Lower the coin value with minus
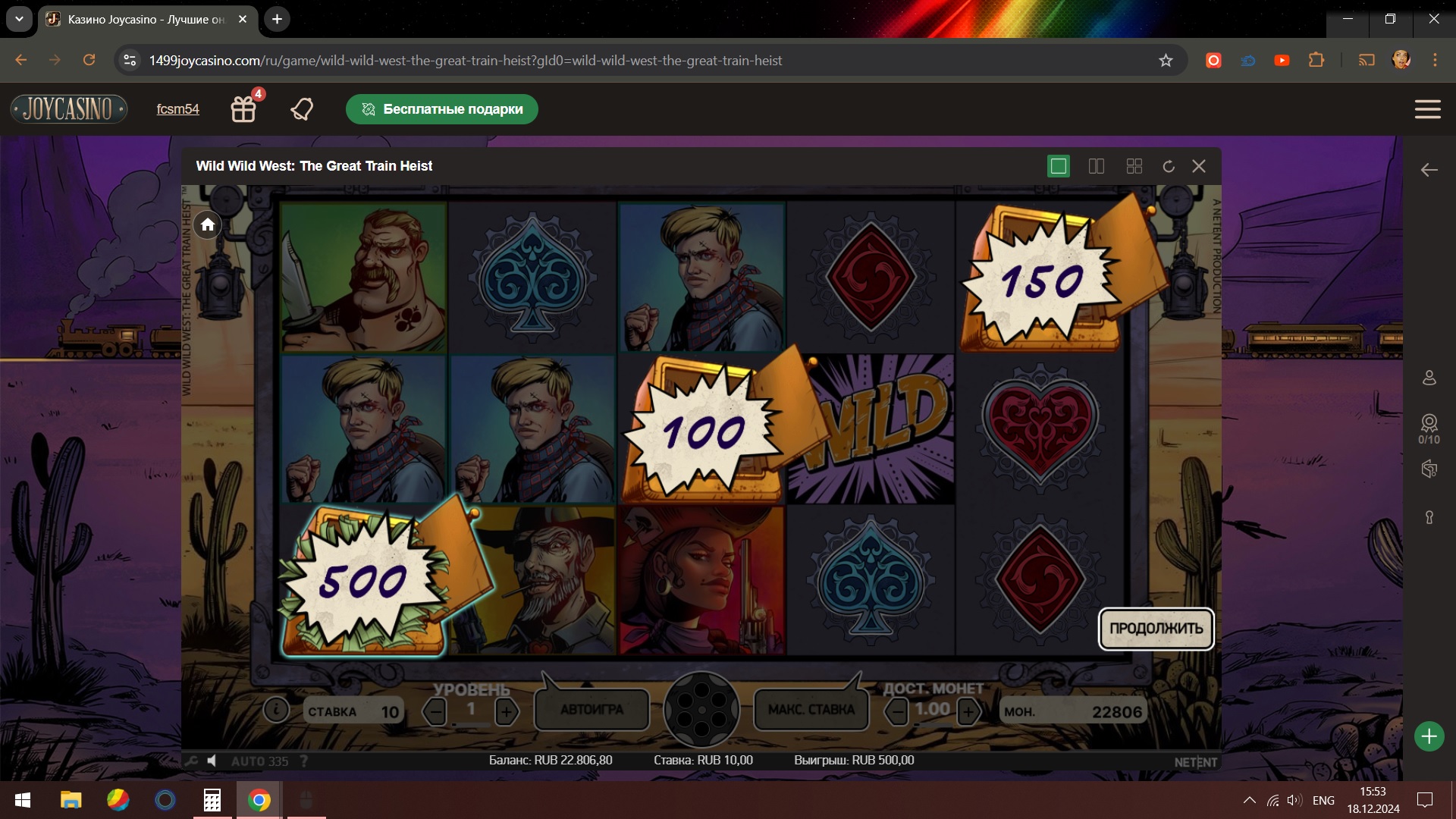Viewport: 1456px width, 819px height. (x=897, y=711)
